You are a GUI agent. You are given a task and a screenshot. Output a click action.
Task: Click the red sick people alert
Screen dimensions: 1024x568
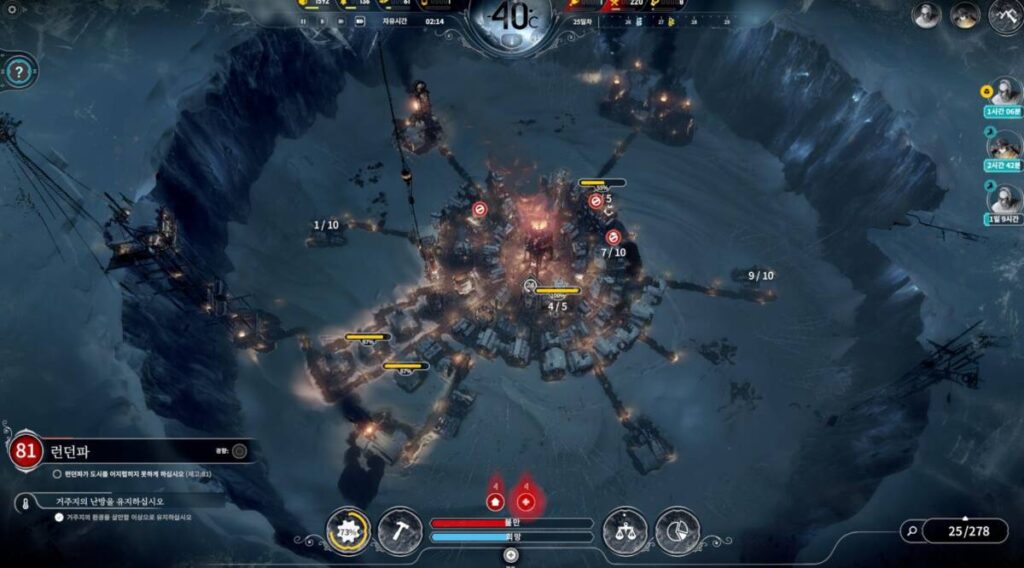point(527,499)
